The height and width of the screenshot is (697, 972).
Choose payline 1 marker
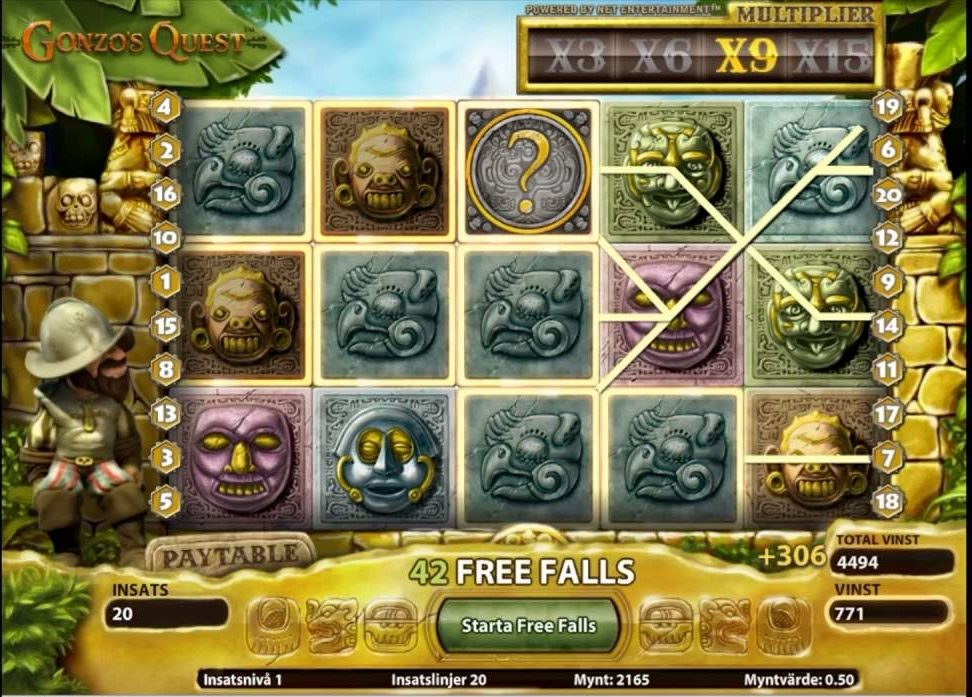click(165, 282)
